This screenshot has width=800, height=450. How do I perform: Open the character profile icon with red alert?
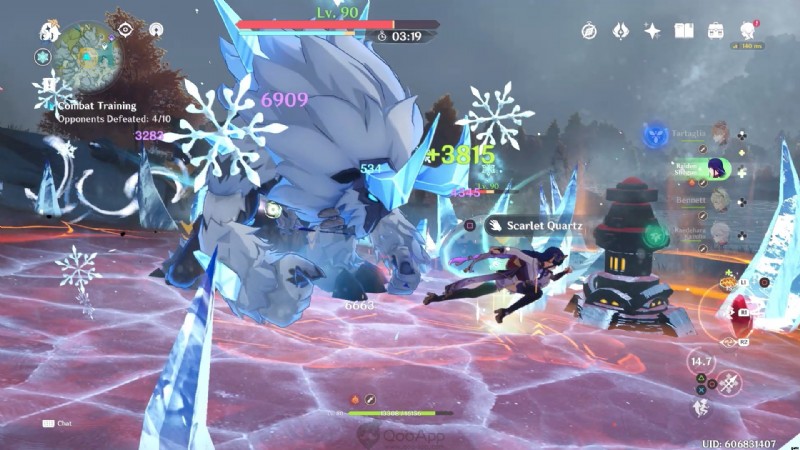pyautogui.click(x=747, y=30)
